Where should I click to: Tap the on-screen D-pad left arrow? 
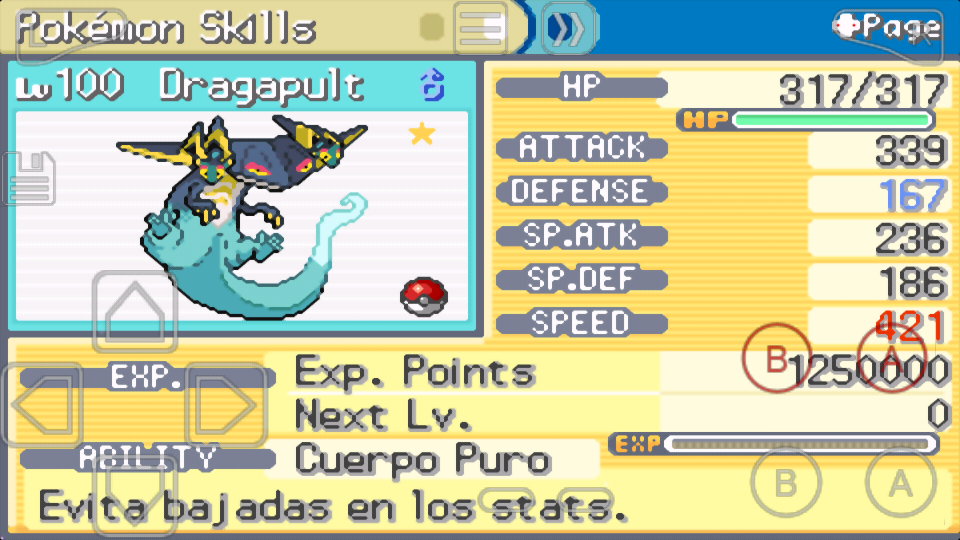pyautogui.click(x=42, y=405)
